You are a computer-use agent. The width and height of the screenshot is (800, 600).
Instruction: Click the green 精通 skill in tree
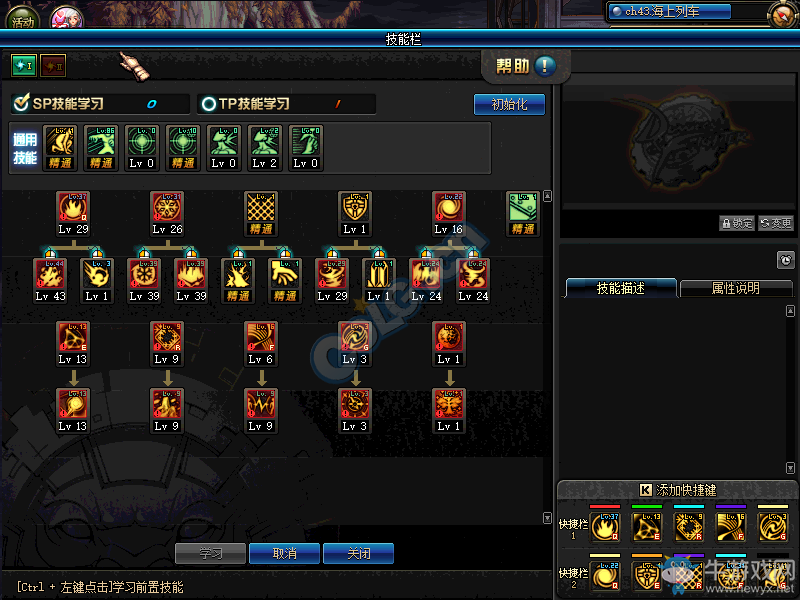[522, 207]
